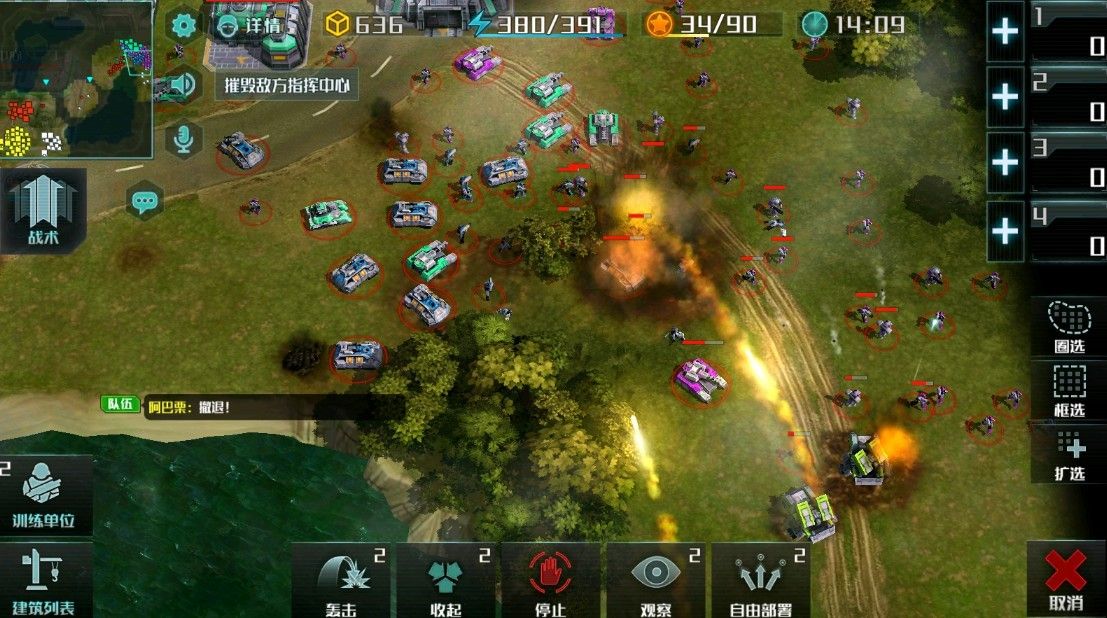Click the 停止 stop command
1107x618 pixels.
tap(550, 580)
